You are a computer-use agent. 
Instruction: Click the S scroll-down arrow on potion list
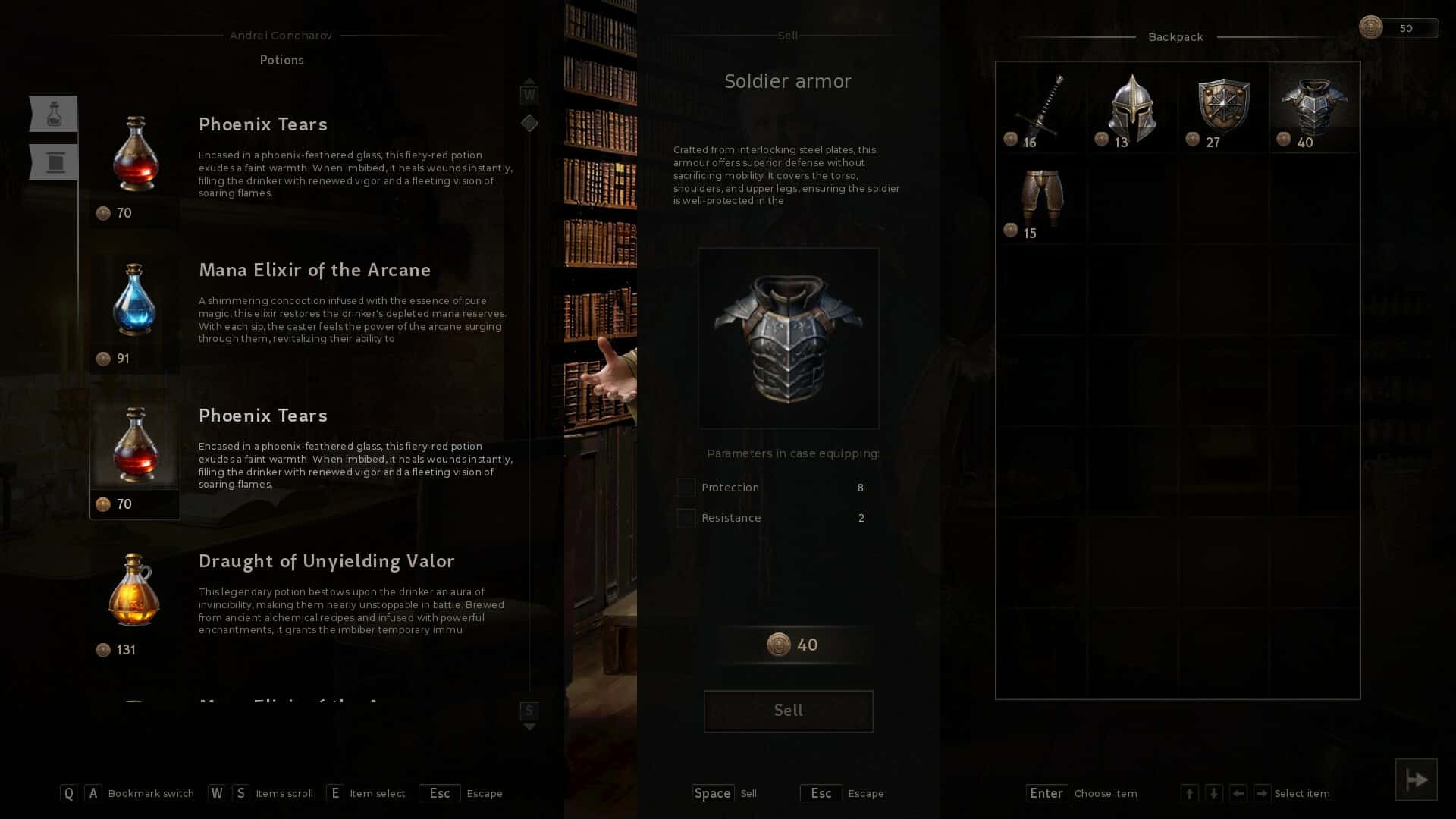(x=529, y=711)
